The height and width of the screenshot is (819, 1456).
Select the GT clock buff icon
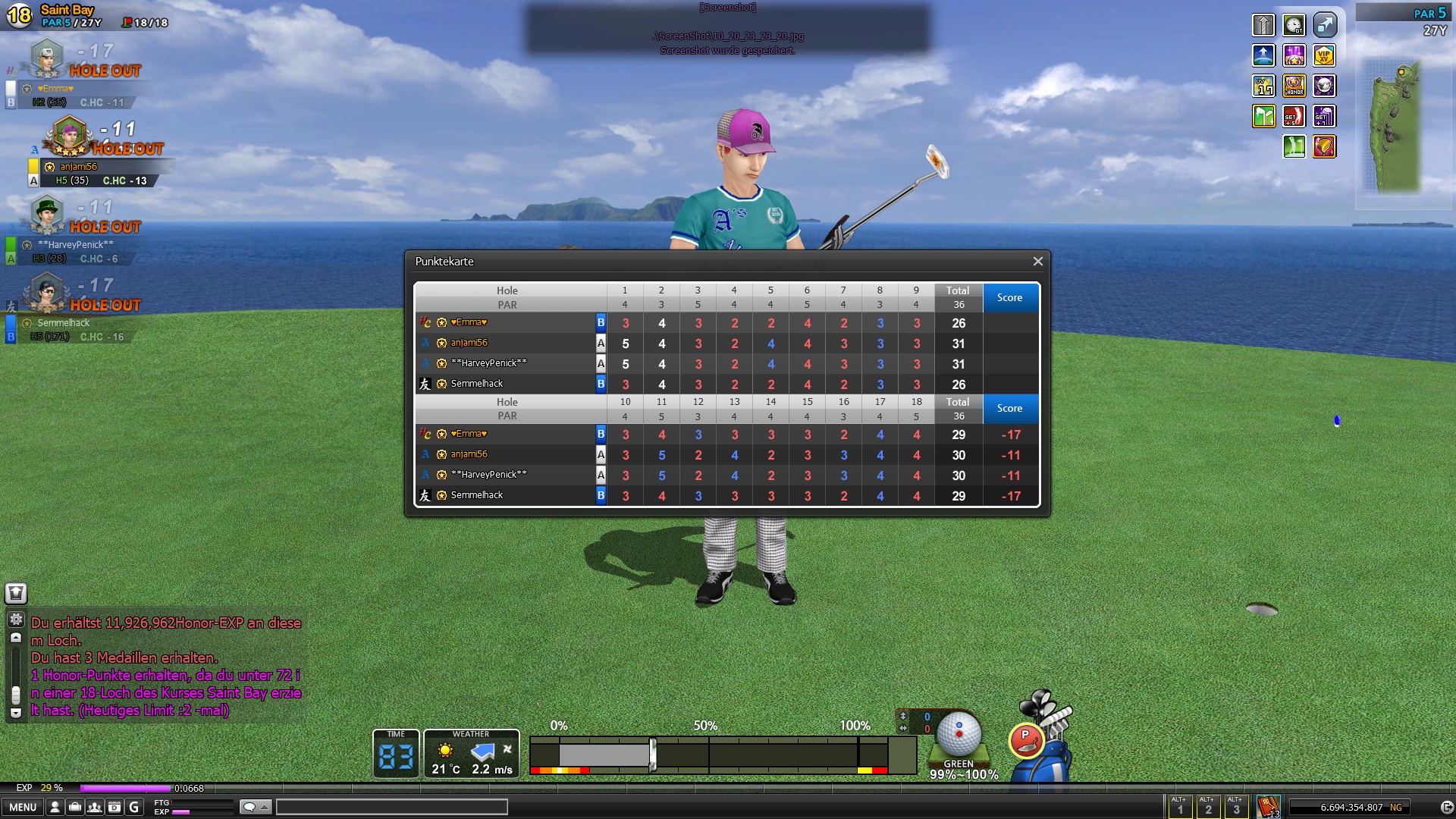tap(1294, 25)
